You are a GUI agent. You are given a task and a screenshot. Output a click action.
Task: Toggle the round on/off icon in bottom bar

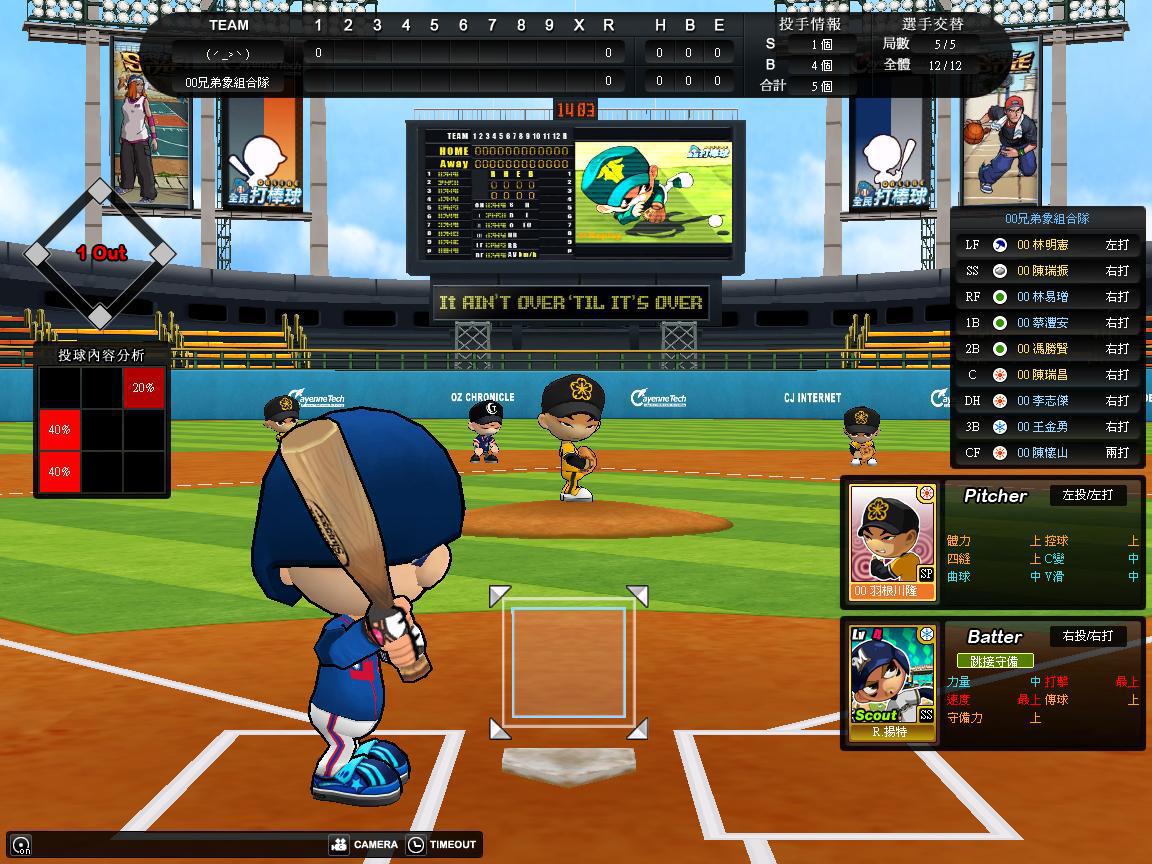(21, 845)
